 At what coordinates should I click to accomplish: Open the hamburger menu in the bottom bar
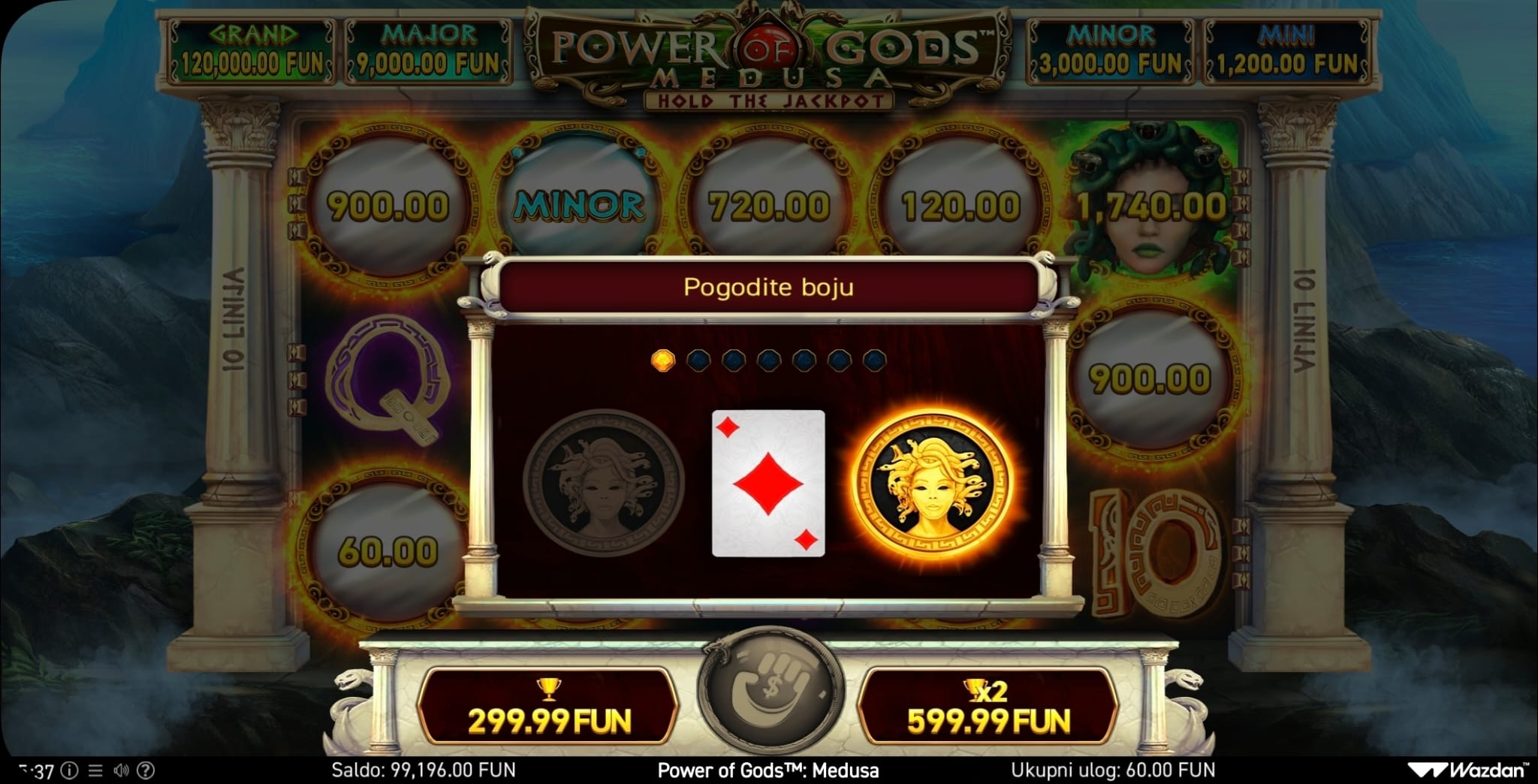[x=95, y=770]
